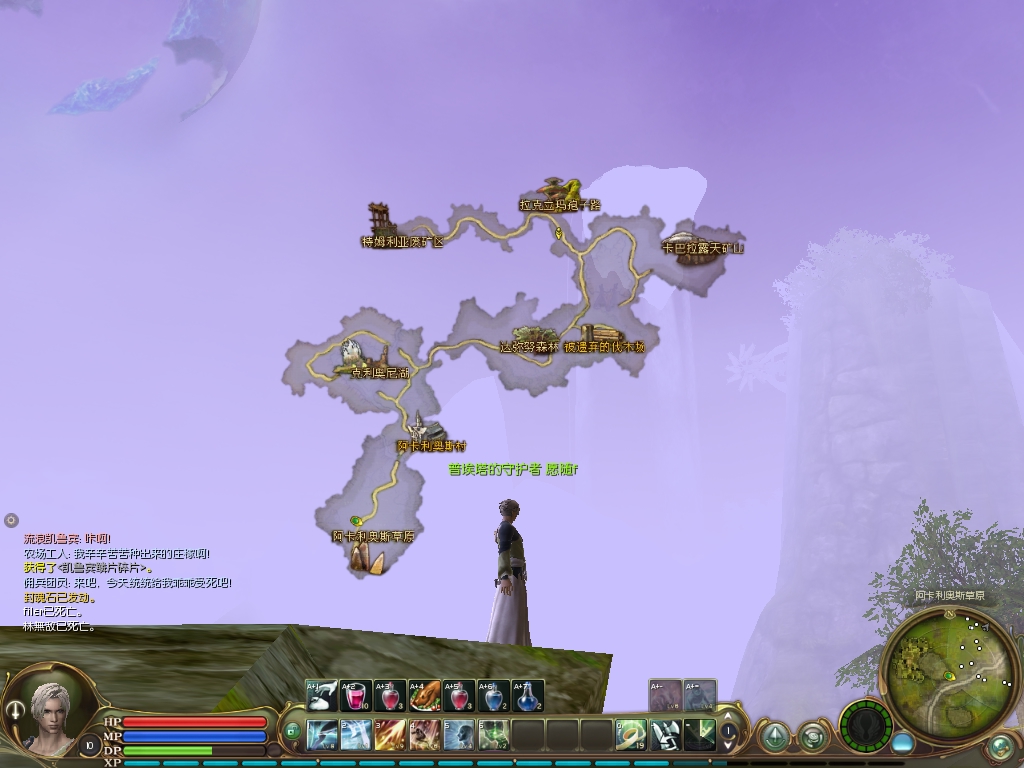The width and height of the screenshot is (1024, 768).
Task: Activate the green glowing skill in slot 6
Action: [494, 735]
